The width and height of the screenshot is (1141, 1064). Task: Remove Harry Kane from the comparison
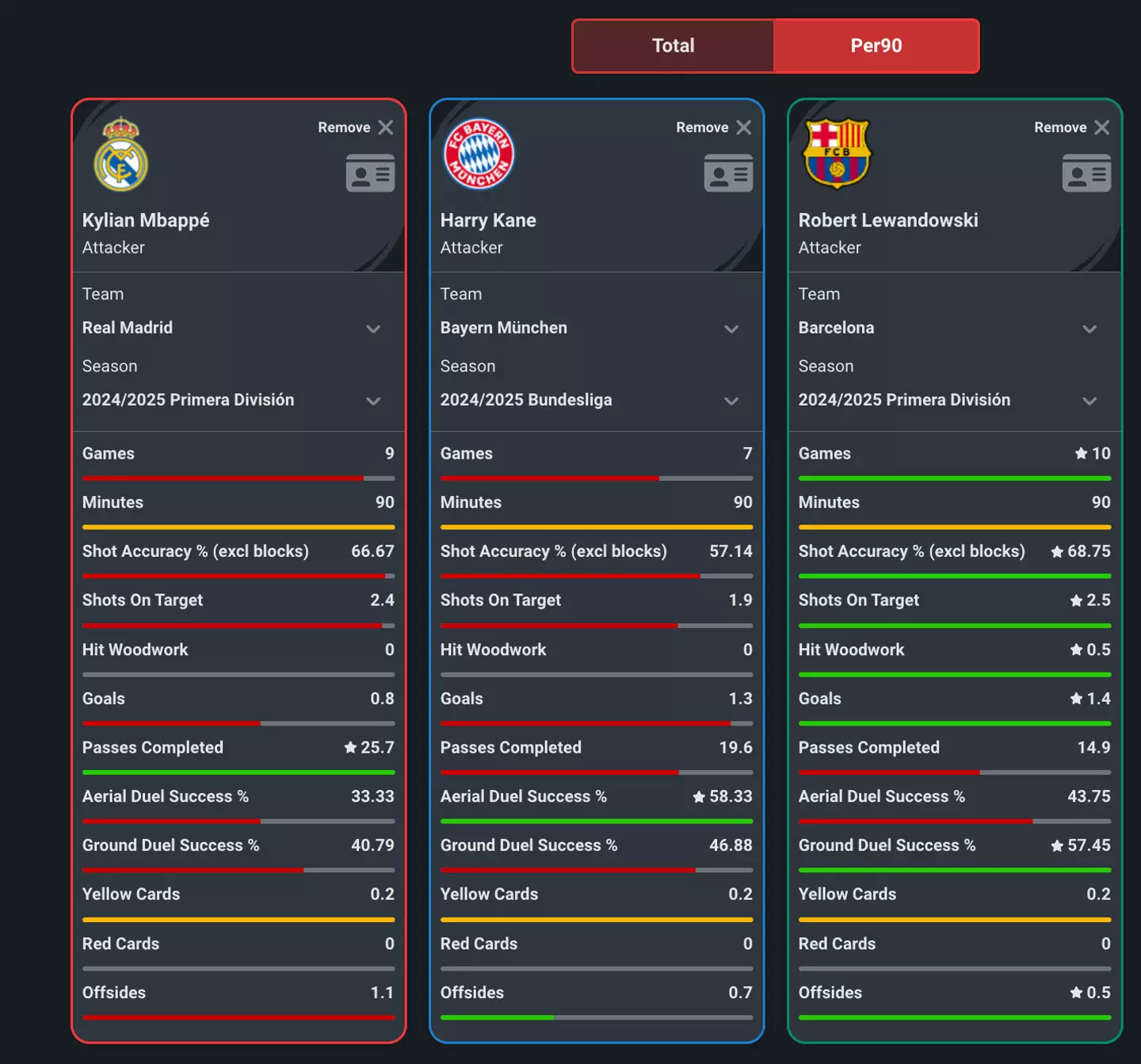(x=712, y=127)
